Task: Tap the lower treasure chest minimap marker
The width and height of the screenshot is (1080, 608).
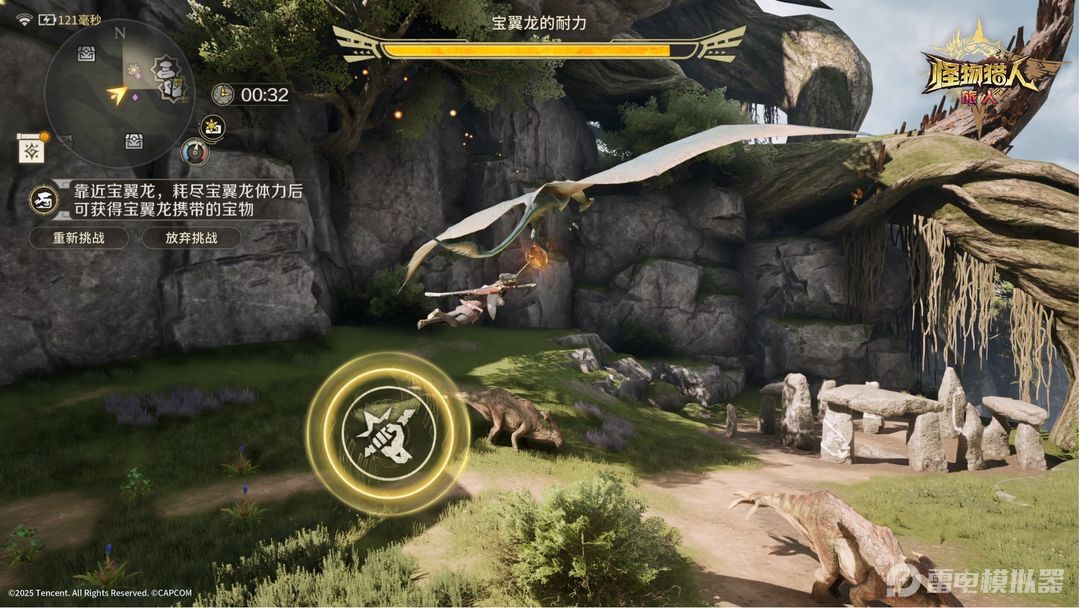Action: point(133,141)
